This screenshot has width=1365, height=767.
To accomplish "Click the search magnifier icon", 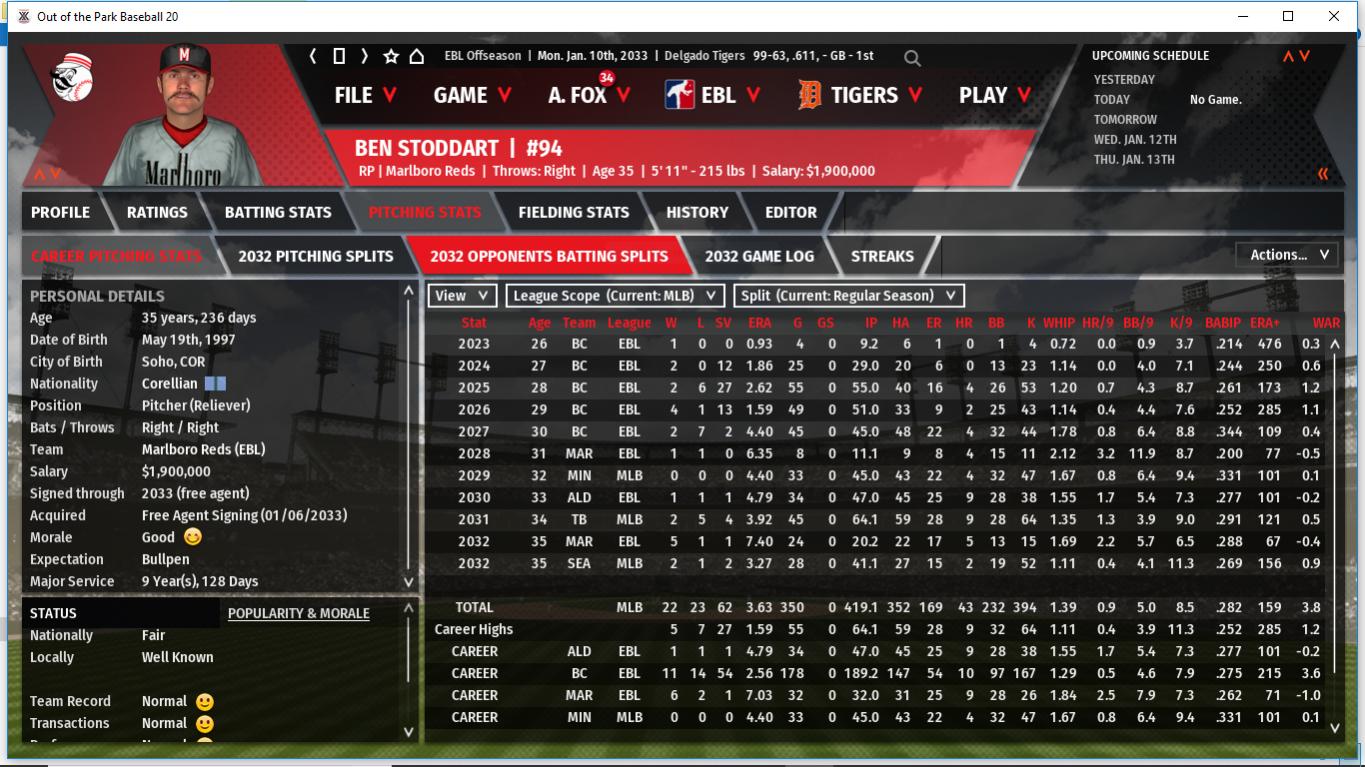I will (912, 58).
